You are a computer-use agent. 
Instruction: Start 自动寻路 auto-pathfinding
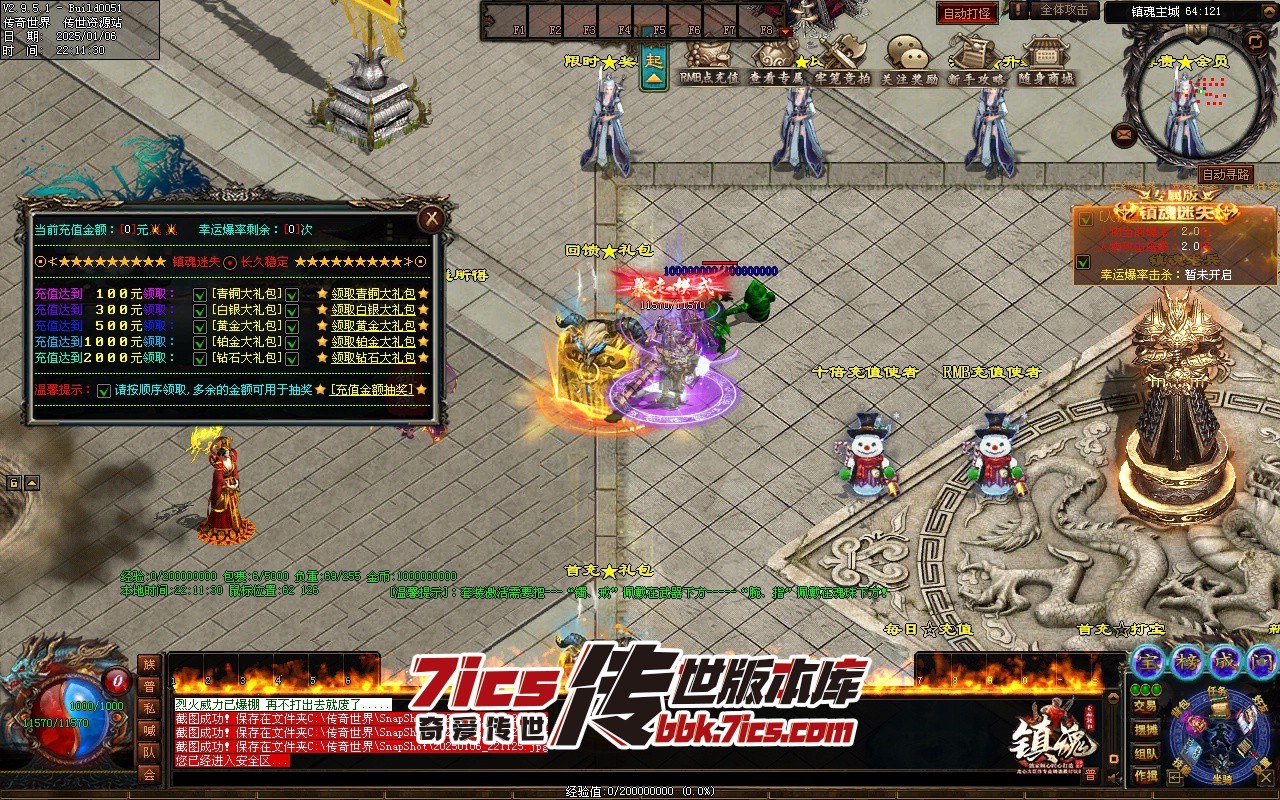[x=1225, y=174]
